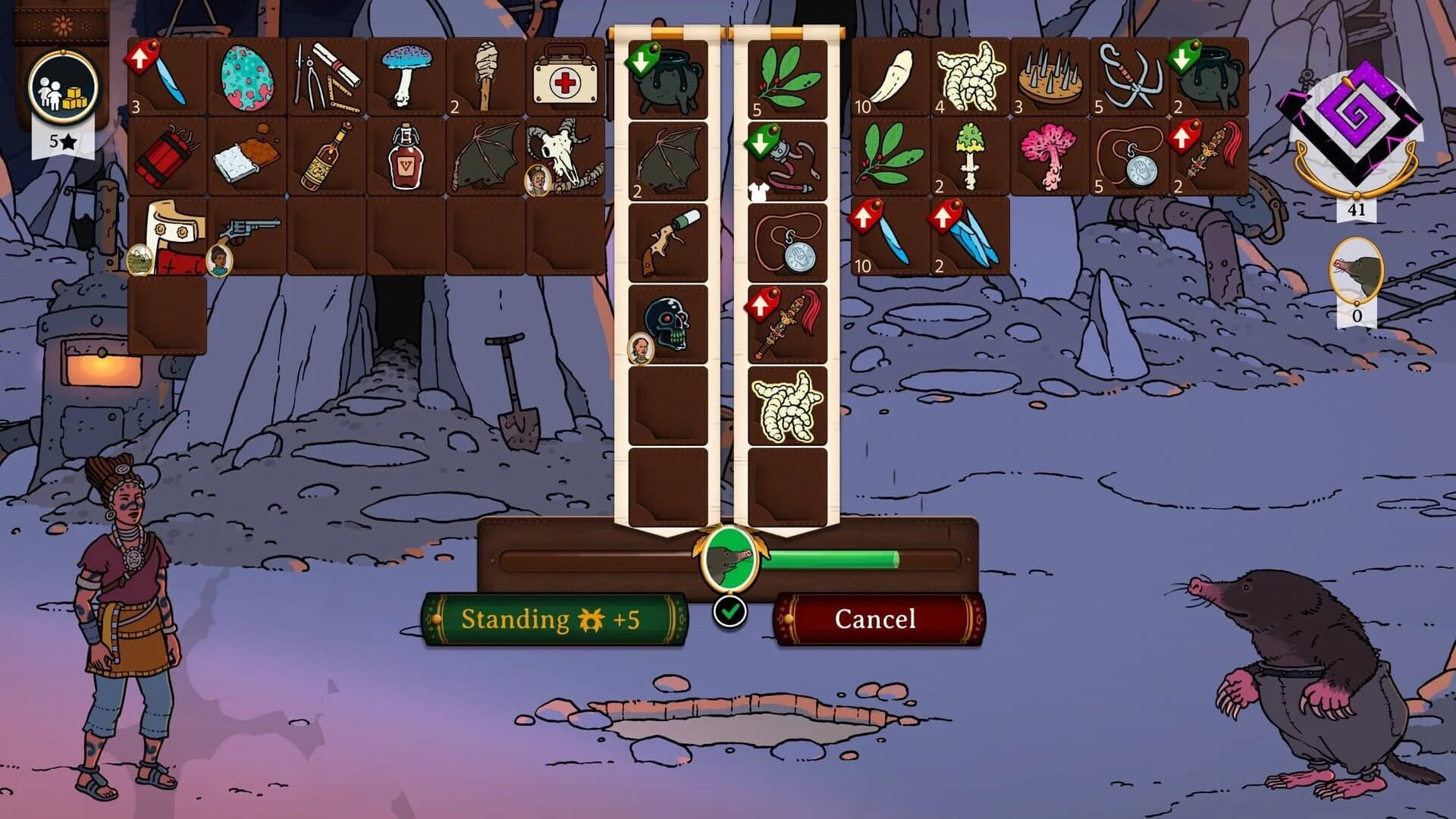Select the flintlock pistol being offered
The width and height of the screenshot is (1456, 819).
tap(667, 241)
